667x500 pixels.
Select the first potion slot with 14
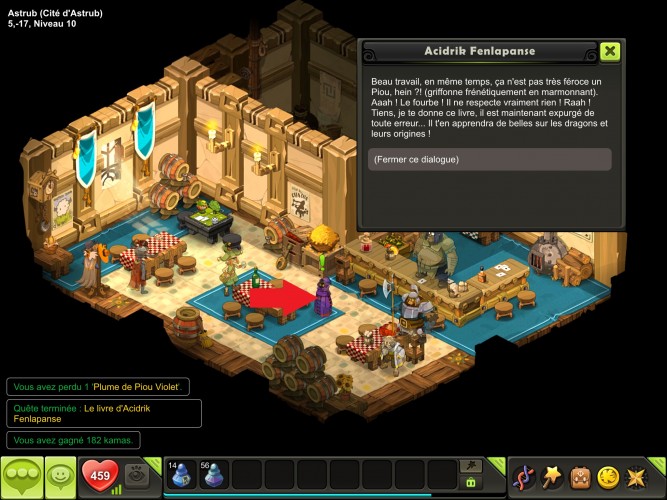coord(180,474)
